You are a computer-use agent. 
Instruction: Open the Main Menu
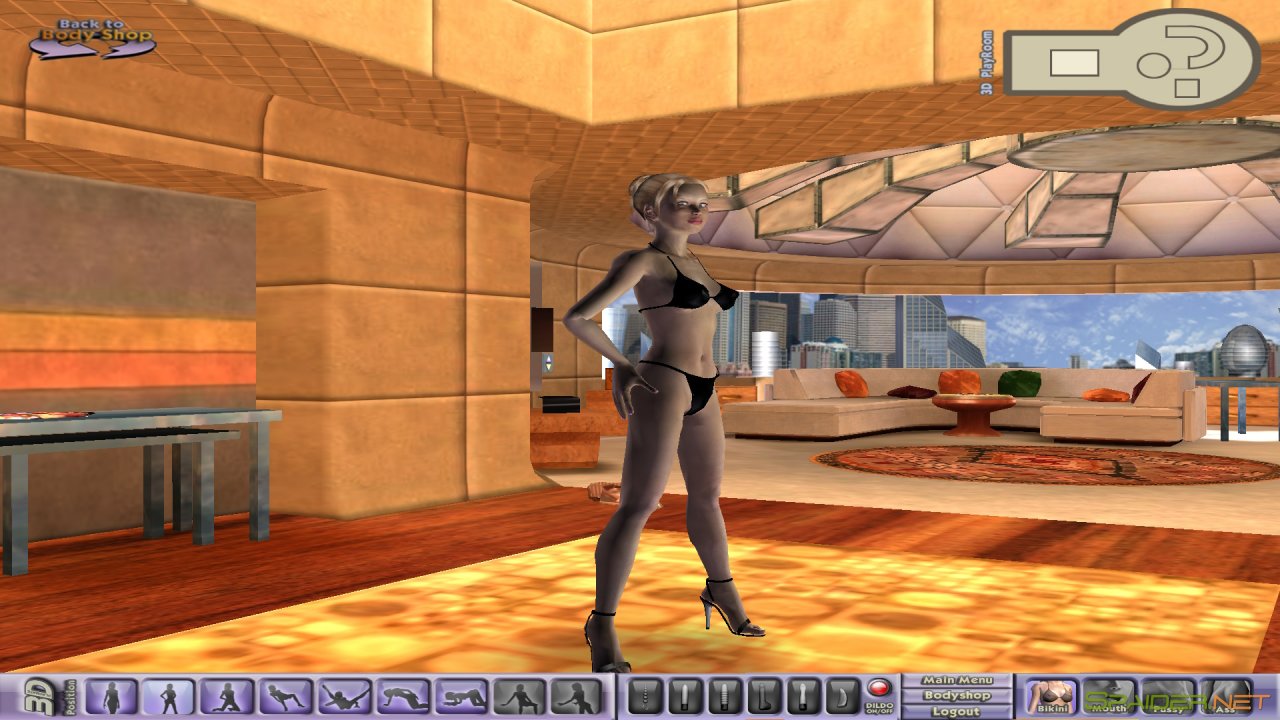(958, 679)
